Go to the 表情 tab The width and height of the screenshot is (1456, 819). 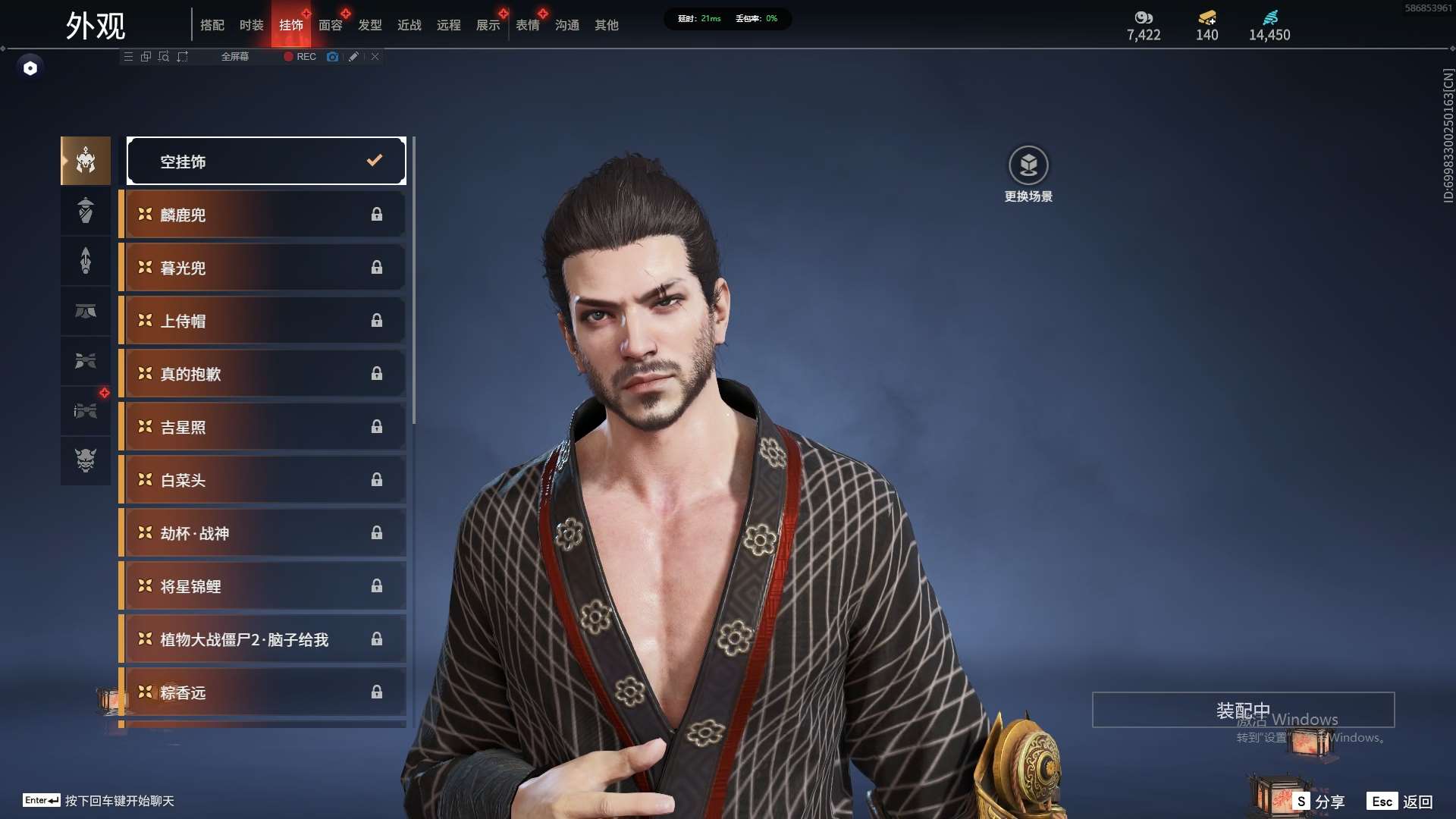(527, 25)
